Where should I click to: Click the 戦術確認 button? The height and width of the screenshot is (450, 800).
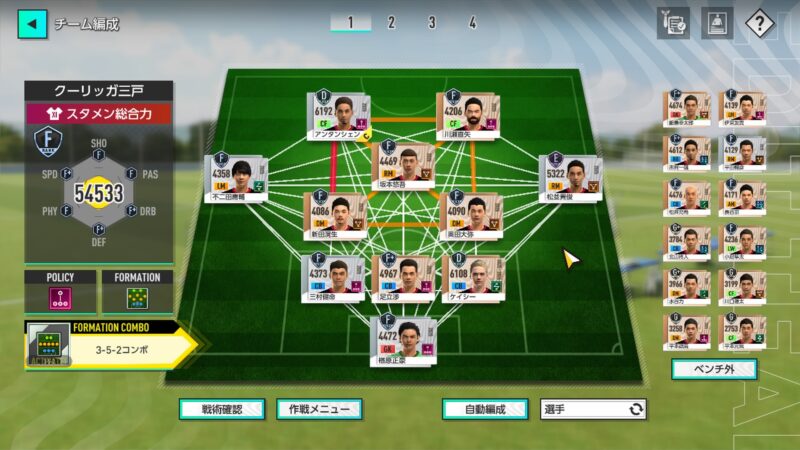222,409
